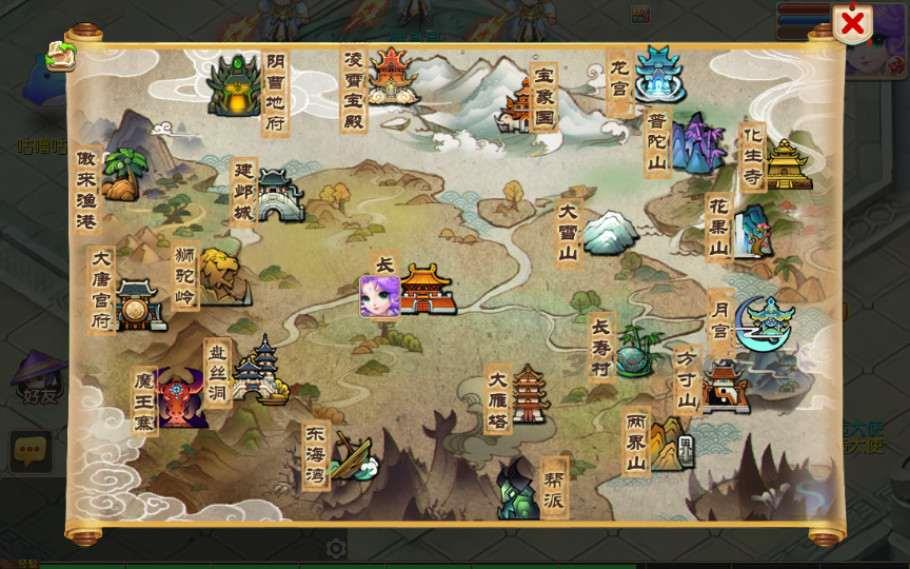Close the world map scroll

tap(852, 24)
